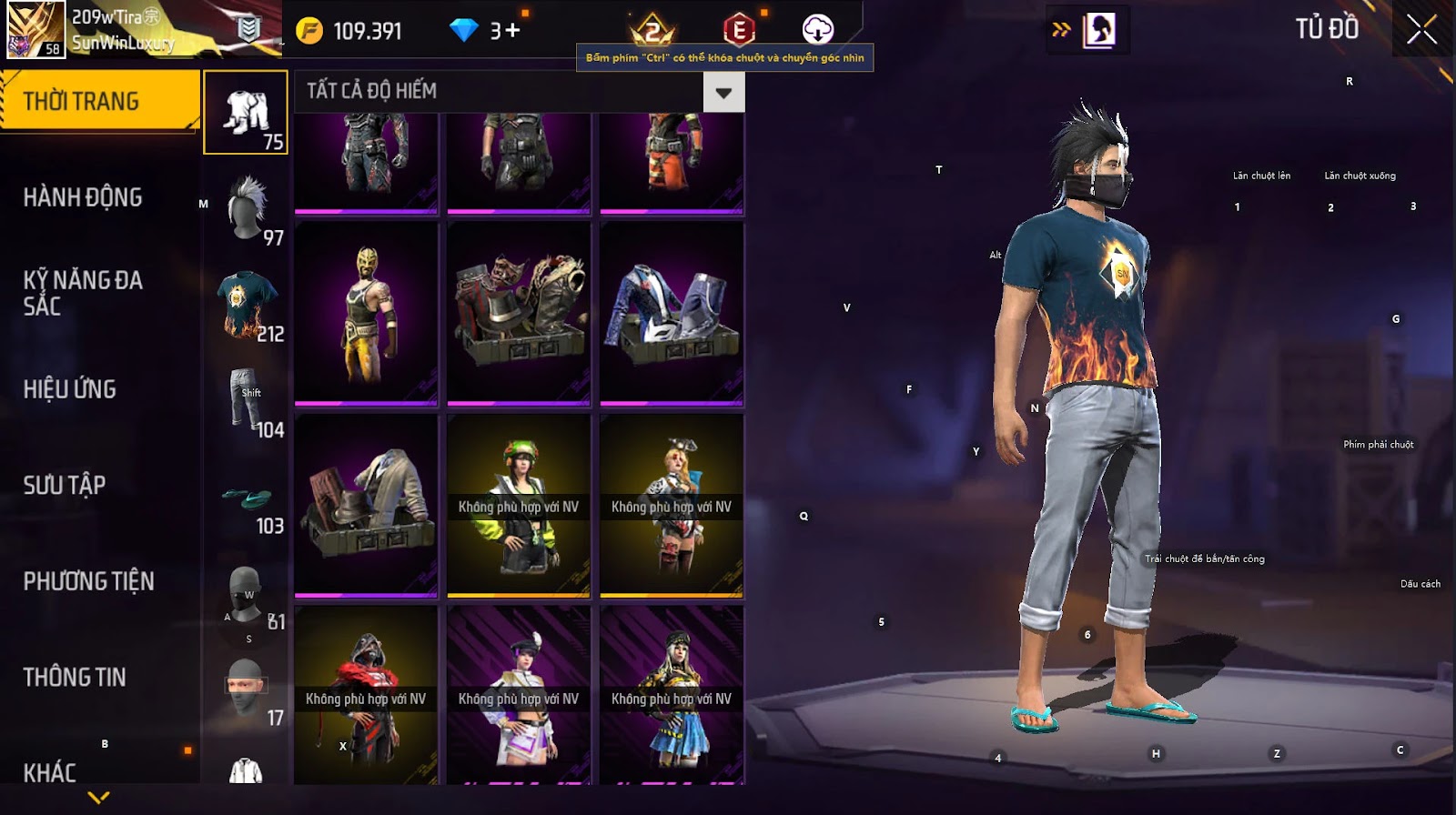This screenshot has width=1456, height=815.
Task: Show the THÔNG TIN tab
Action: [75, 677]
